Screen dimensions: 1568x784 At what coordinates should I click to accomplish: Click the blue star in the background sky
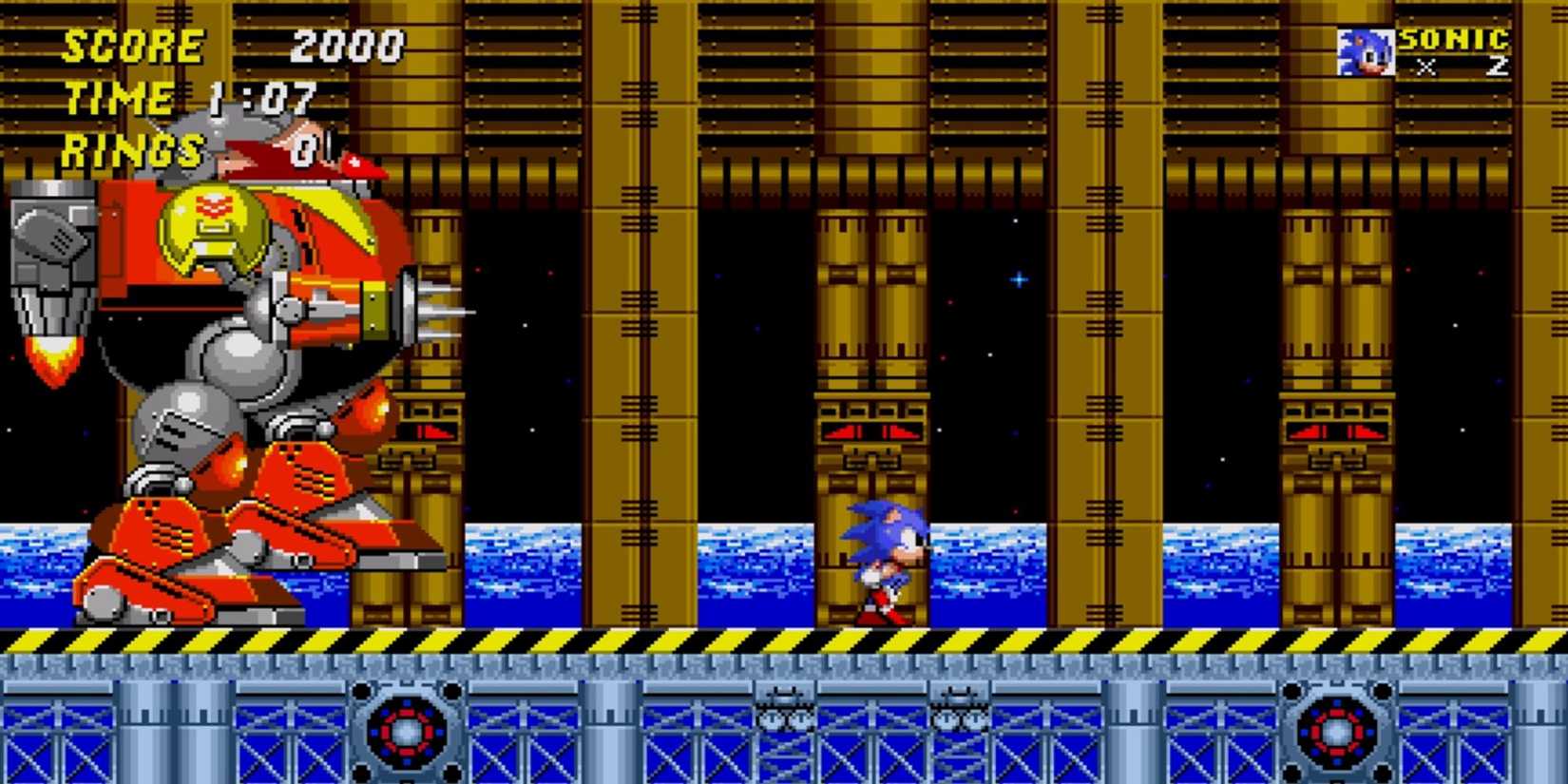[x=1019, y=279]
